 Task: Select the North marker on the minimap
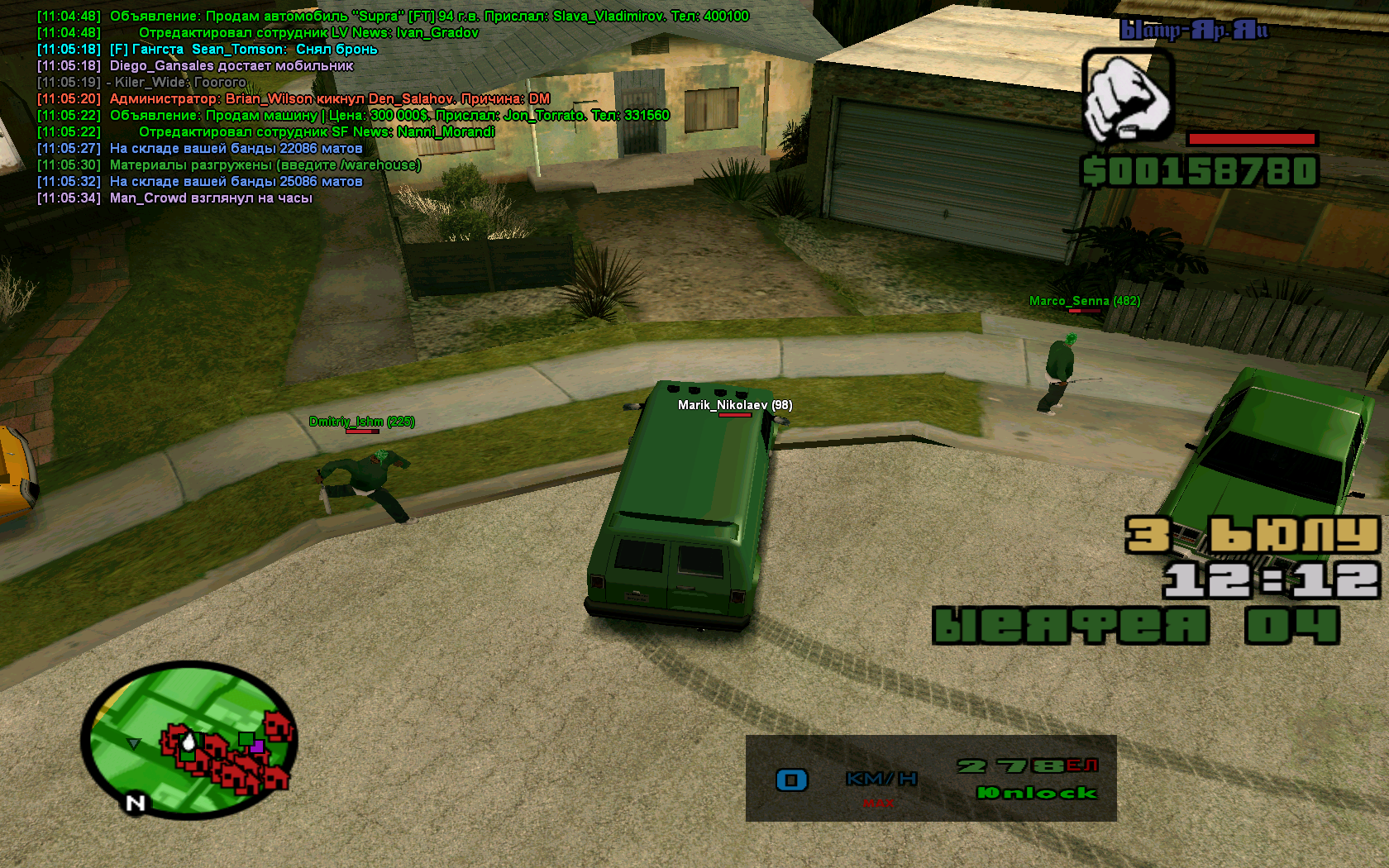click(136, 803)
